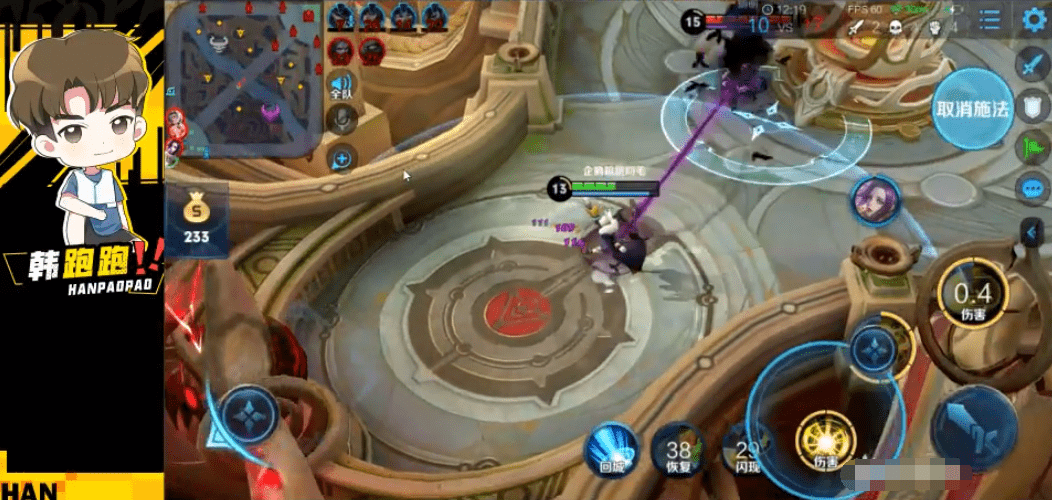The height and width of the screenshot is (500, 1052).
Task: Tap the 取消施法 cancel cast button
Action: (x=972, y=109)
